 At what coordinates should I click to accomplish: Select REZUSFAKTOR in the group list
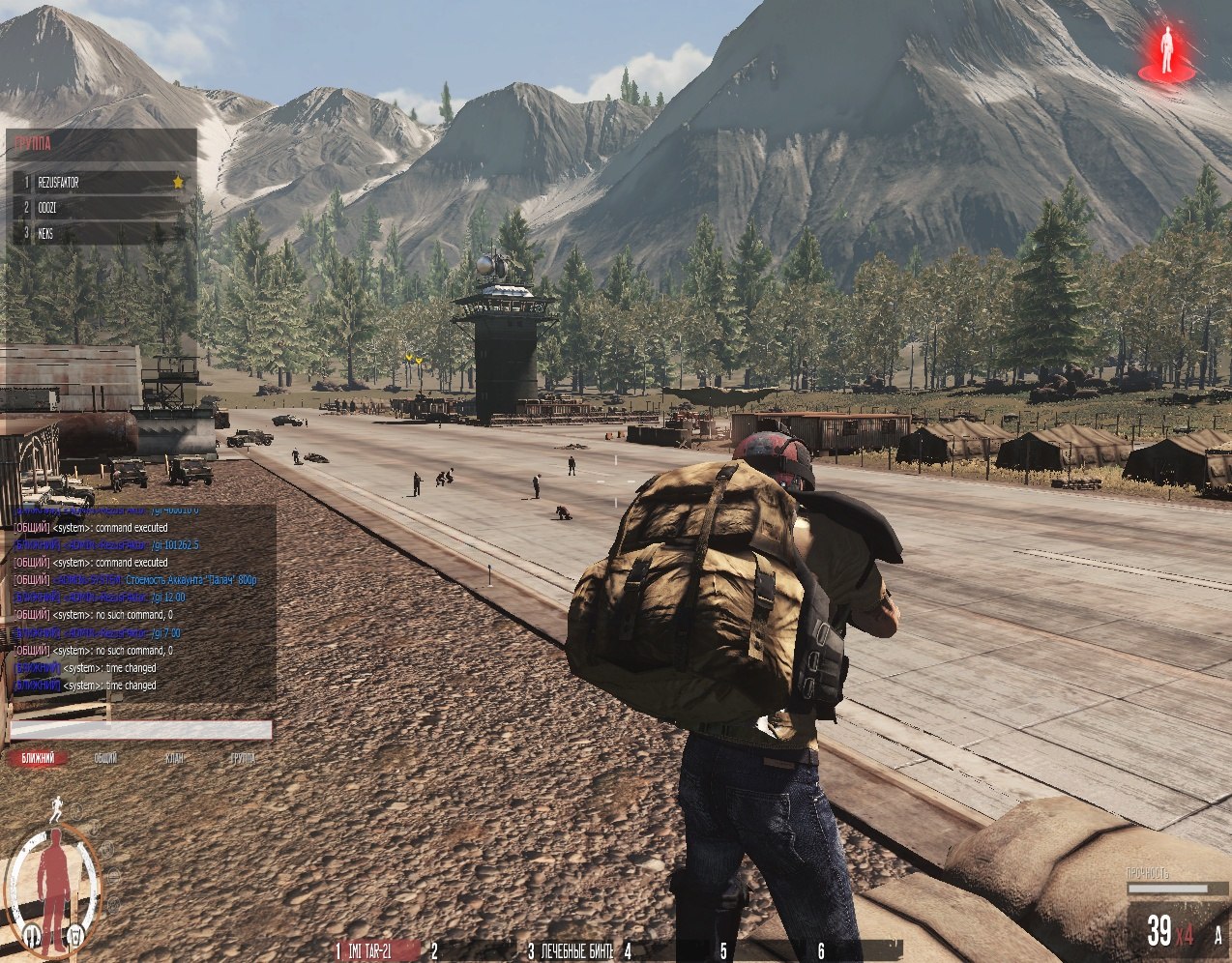(97, 182)
